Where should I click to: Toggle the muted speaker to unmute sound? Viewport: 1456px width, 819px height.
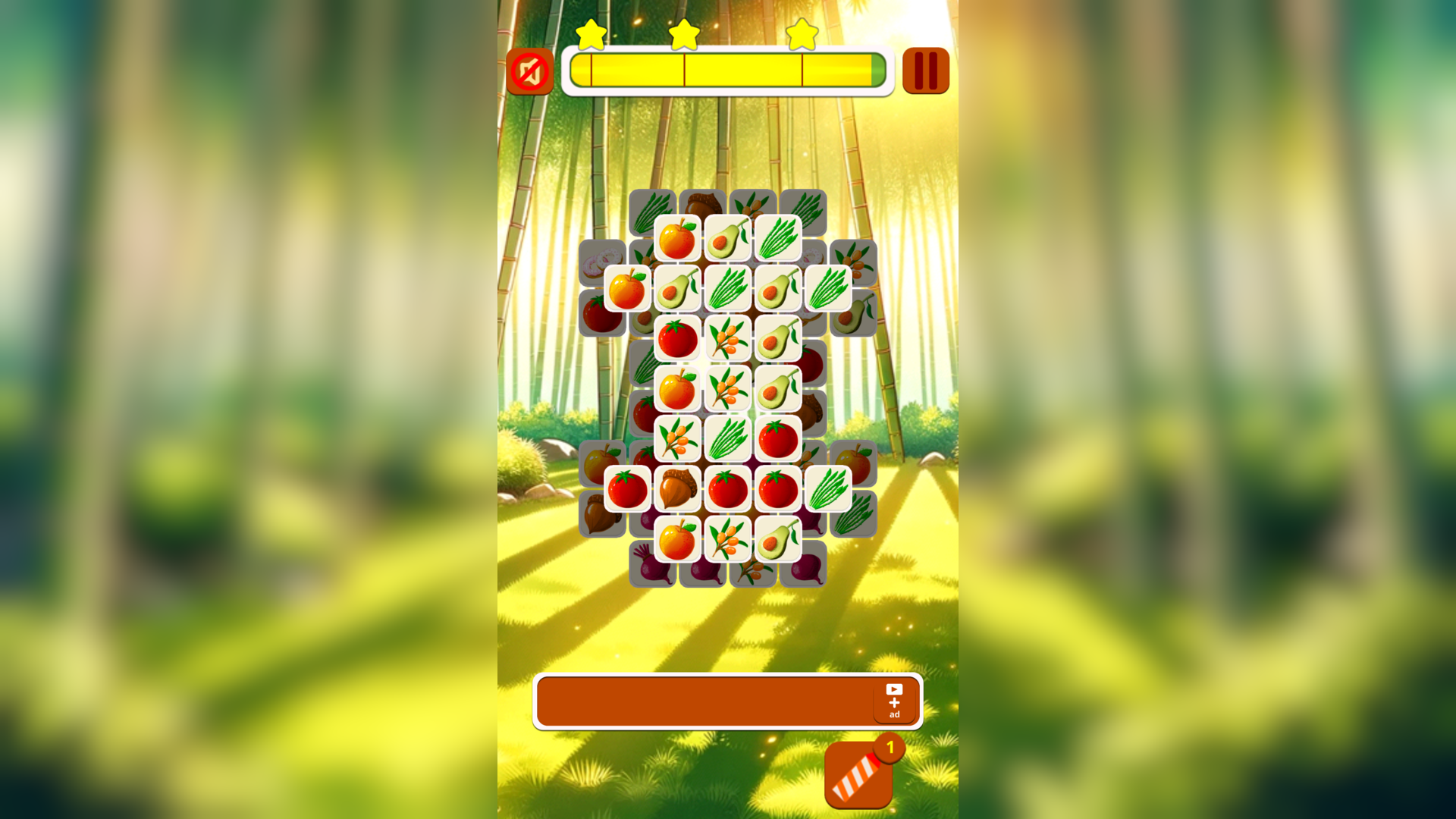[531, 70]
